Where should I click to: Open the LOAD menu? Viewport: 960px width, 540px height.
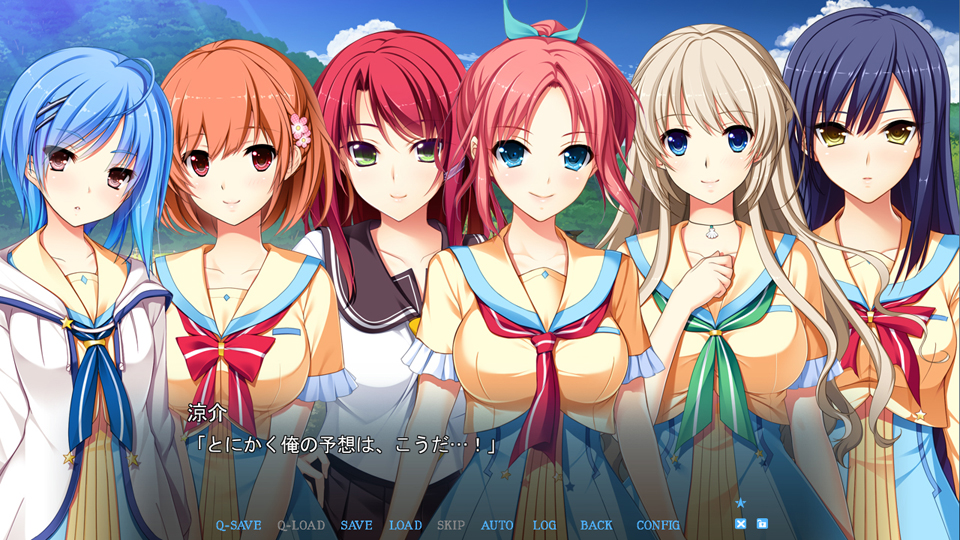pyautogui.click(x=405, y=525)
